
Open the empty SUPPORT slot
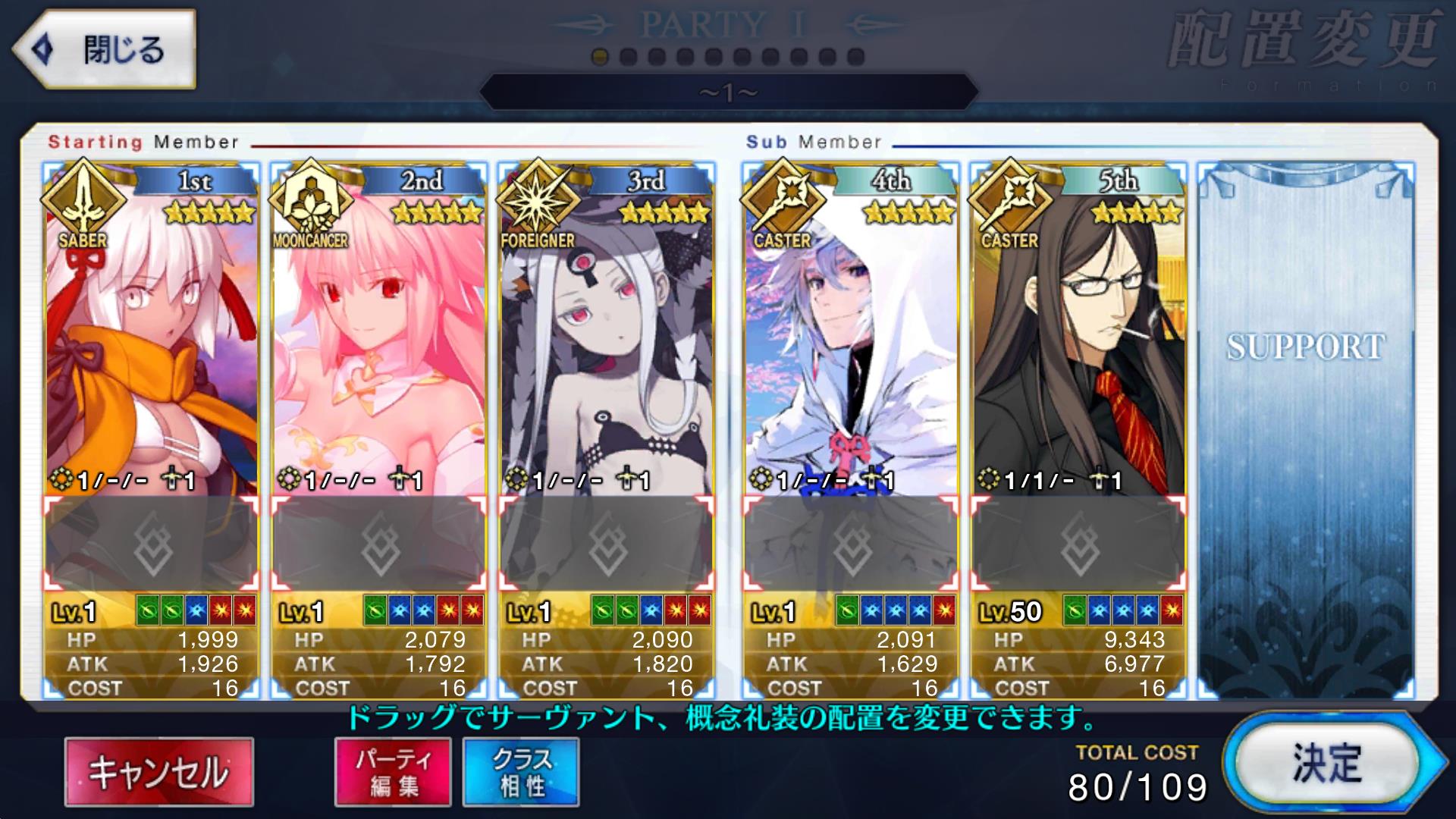click(x=1305, y=425)
